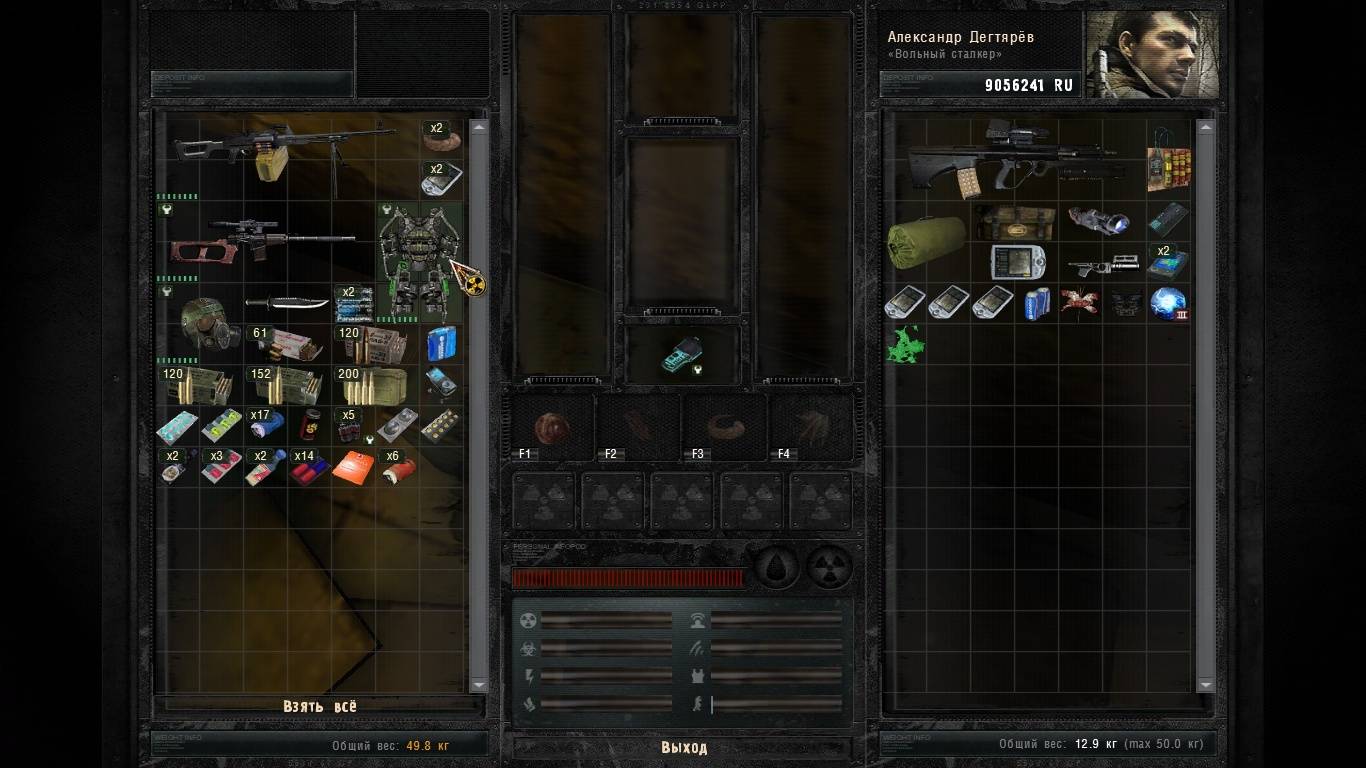The width and height of the screenshot is (1366, 768).
Task: Click the 'Взять всё' take-all button
Action: pyautogui.click(x=319, y=706)
